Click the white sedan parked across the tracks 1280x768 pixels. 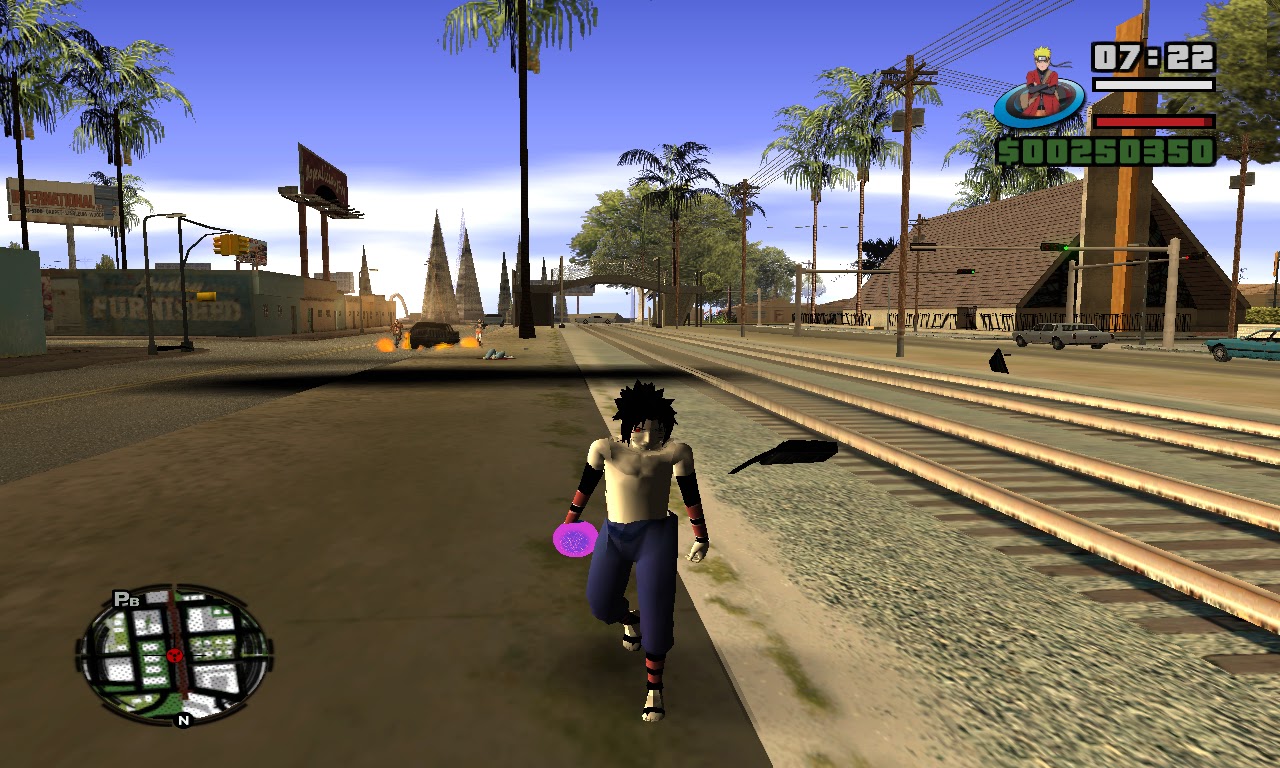[x=1059, y=338]
